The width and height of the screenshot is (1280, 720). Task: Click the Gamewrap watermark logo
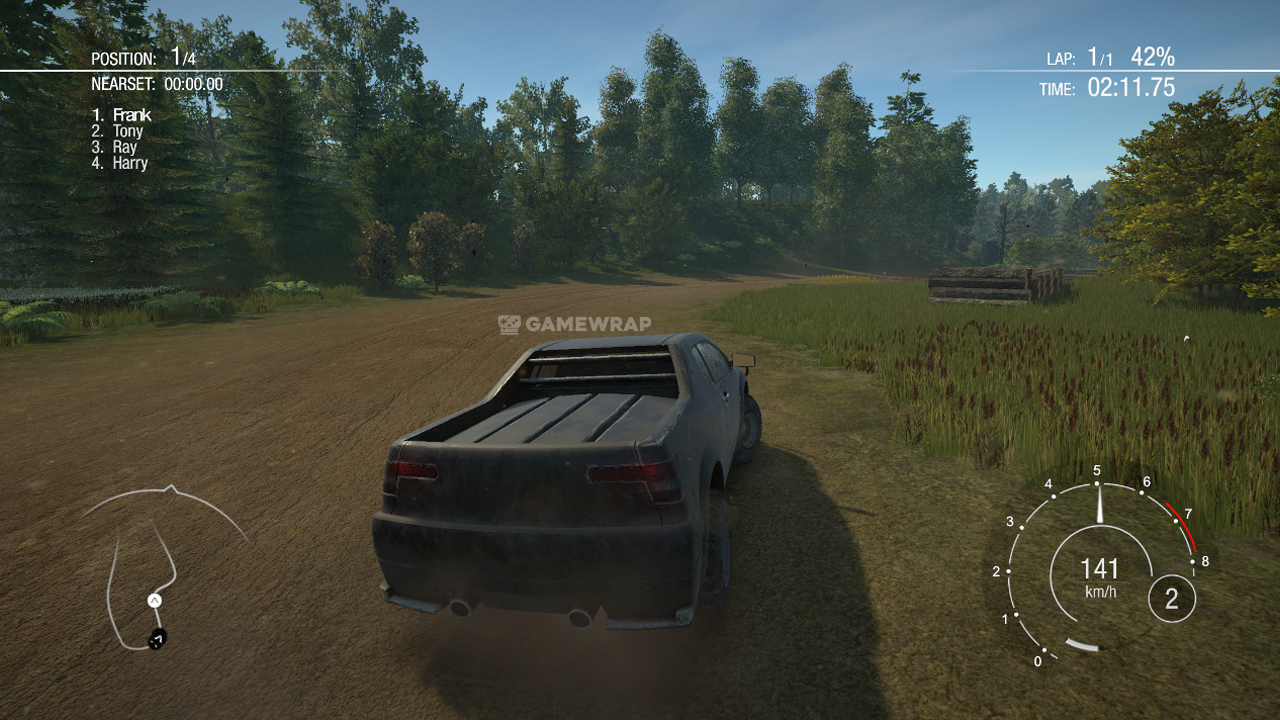(x=574, y=324)
